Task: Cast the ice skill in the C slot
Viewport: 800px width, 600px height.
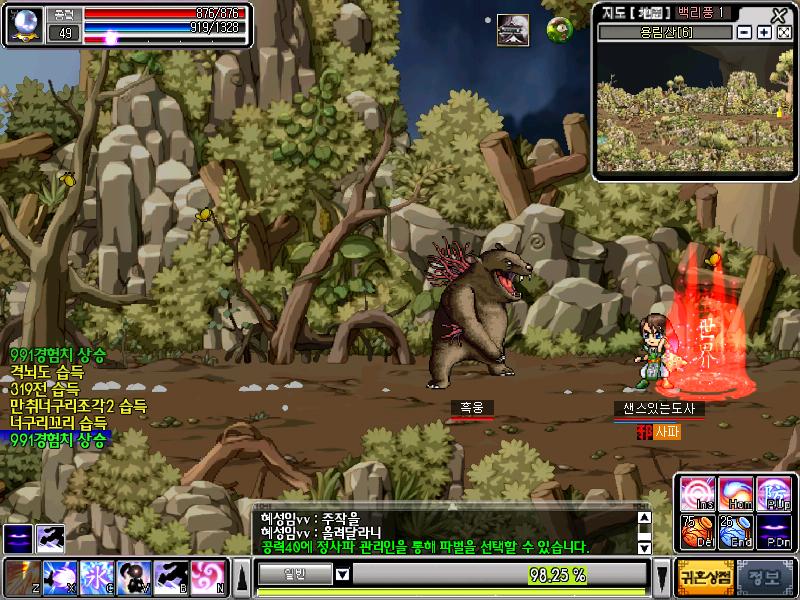Action: coord(96,577)
